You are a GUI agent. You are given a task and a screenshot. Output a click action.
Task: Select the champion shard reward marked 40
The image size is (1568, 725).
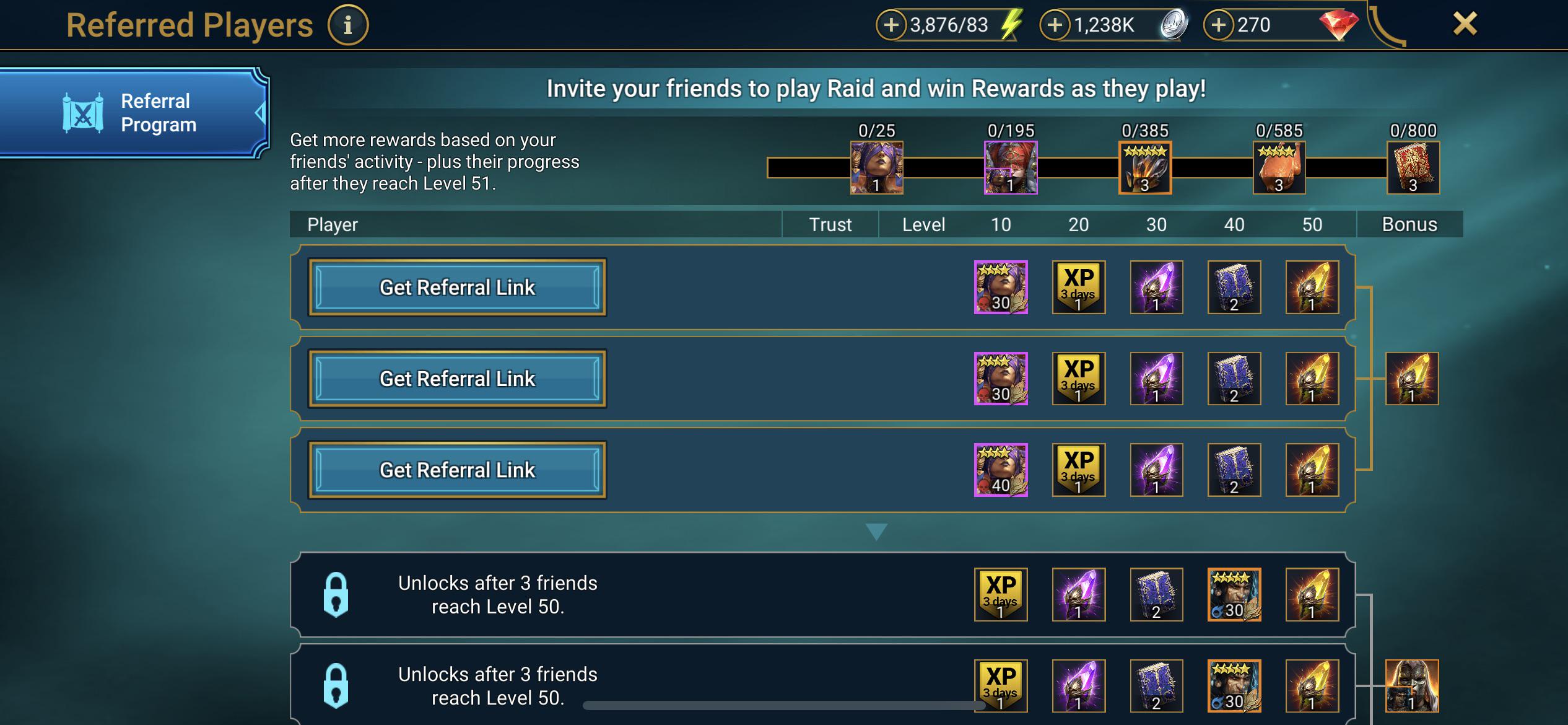(1000, 470)
